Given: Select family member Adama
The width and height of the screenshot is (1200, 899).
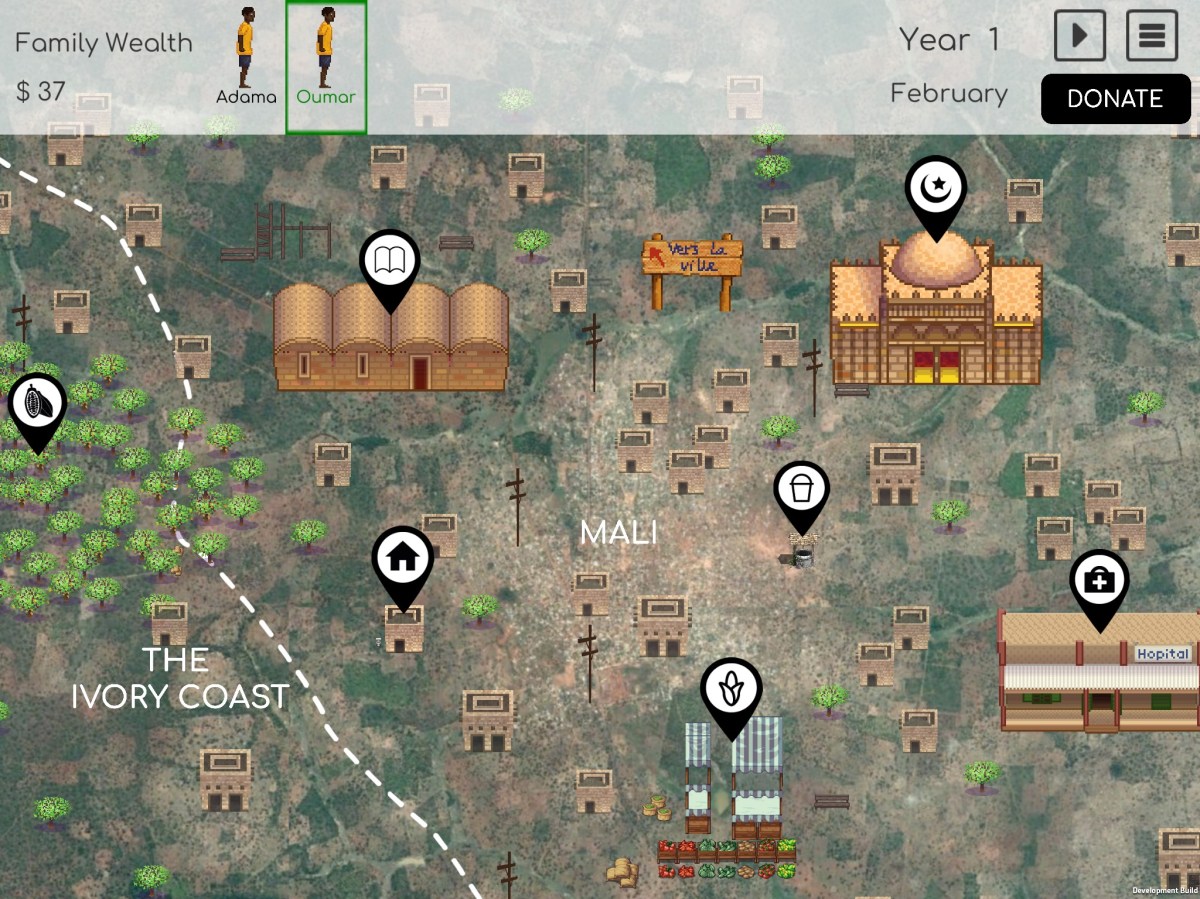Looking at the screenshot, I should [x=246, y=58].
